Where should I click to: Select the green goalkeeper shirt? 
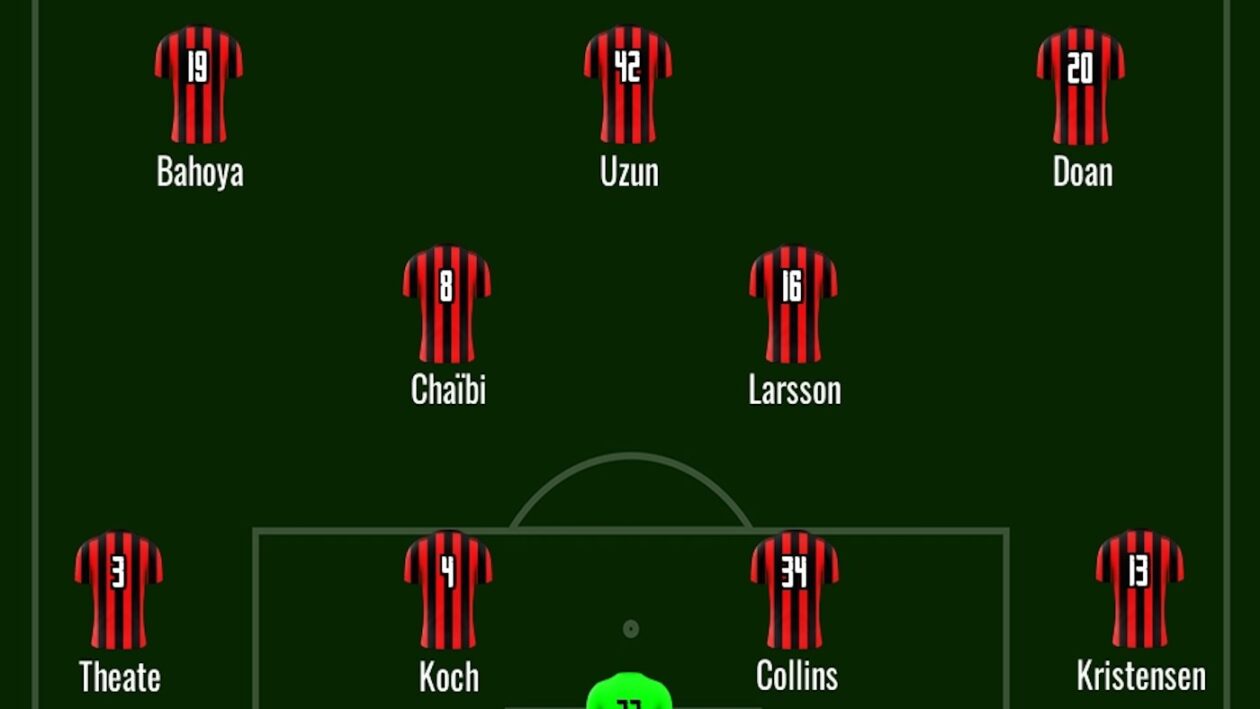point(628,695)
